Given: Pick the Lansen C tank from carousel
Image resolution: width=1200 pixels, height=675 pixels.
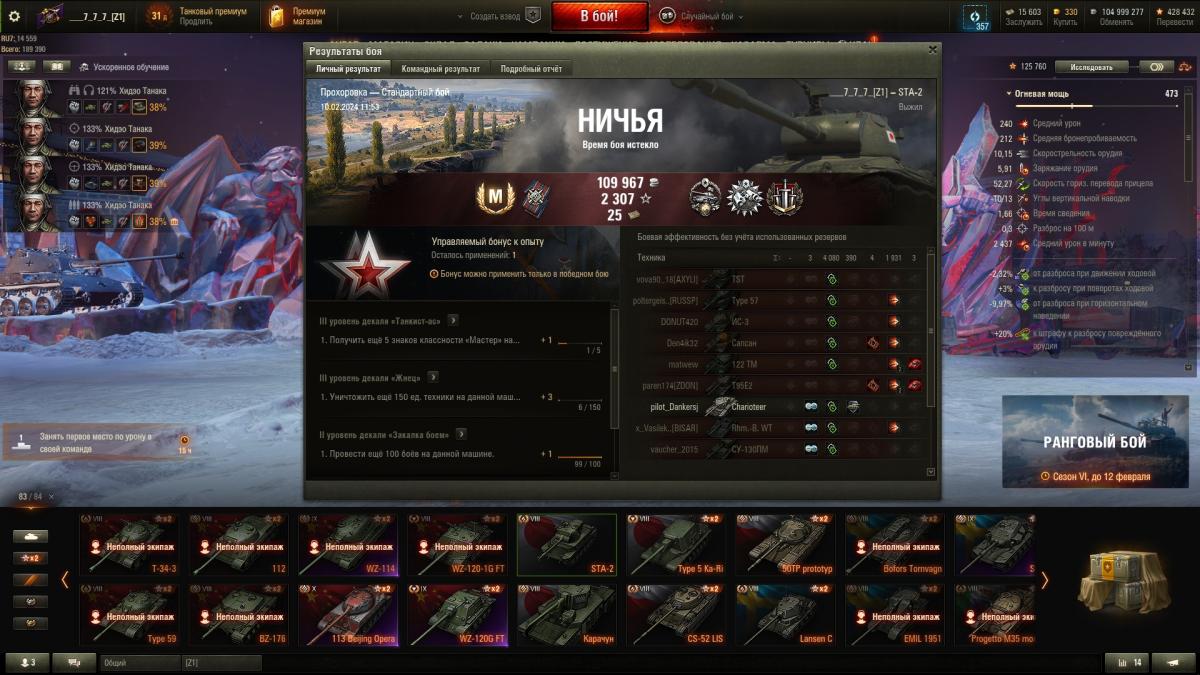Looking at the screenshot, I should pos(786,615).
